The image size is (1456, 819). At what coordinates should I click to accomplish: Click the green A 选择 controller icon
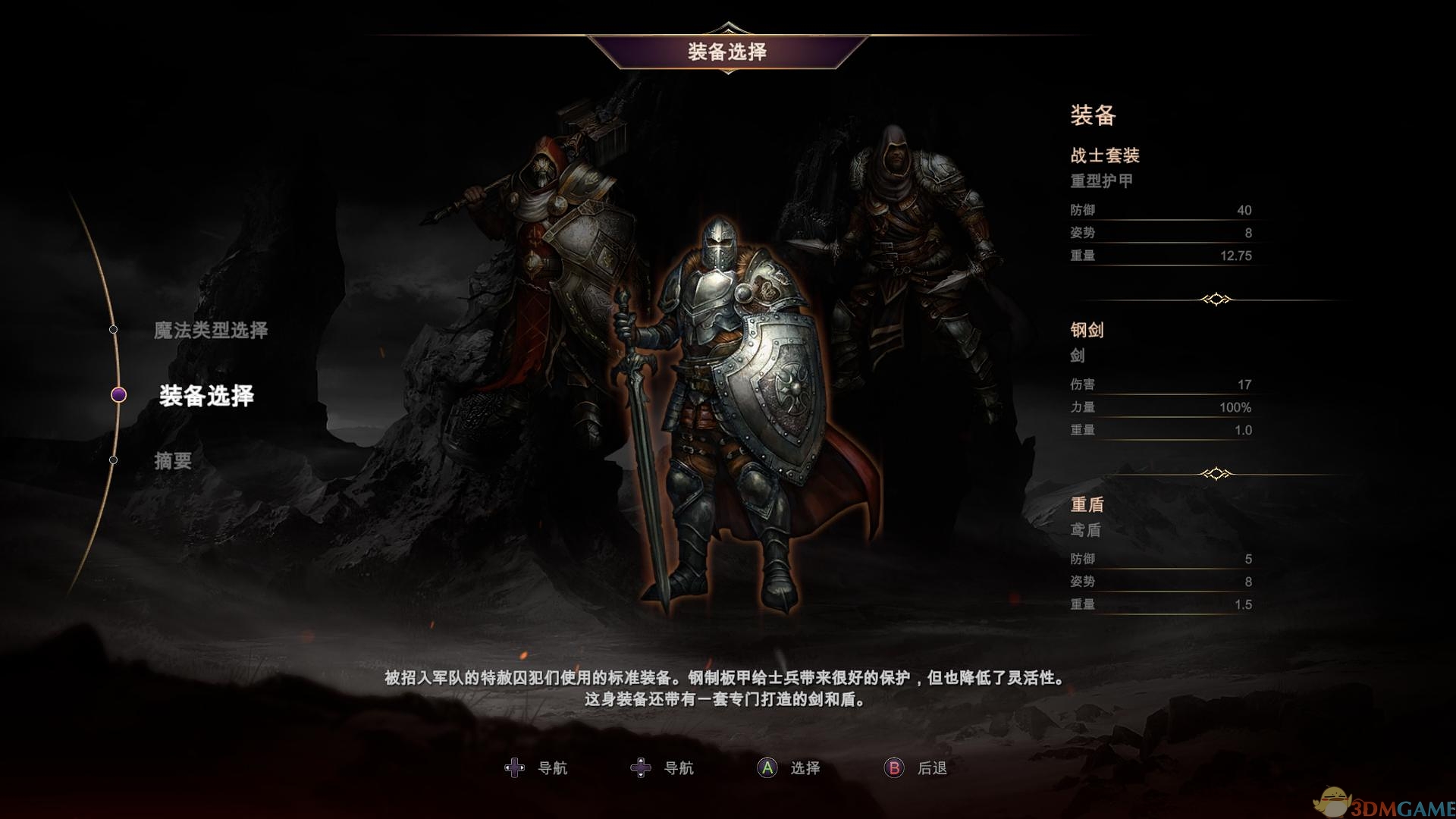766,767
